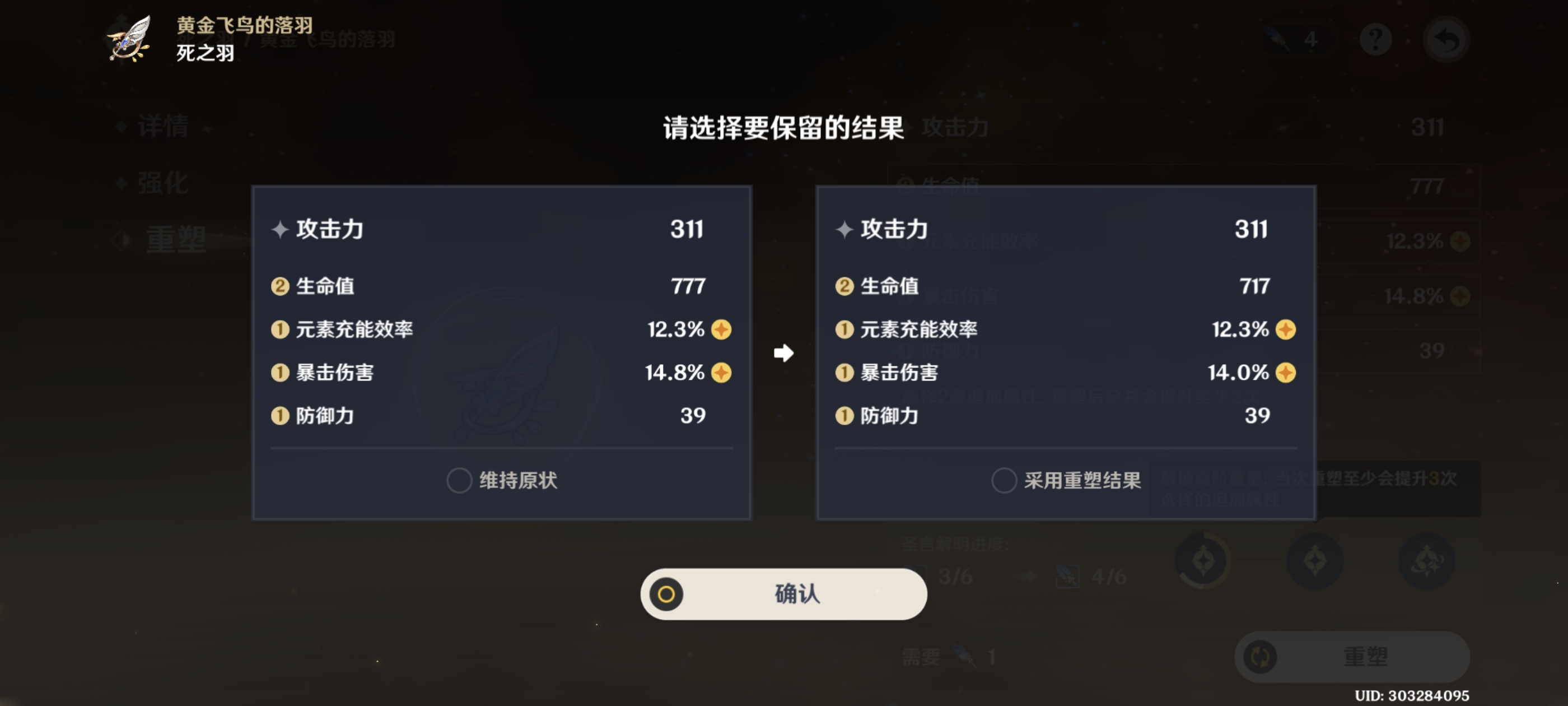Select the 维持原状 radio button
The height and width of the screenshot is (706, 1568).
(x=459, y=482)
